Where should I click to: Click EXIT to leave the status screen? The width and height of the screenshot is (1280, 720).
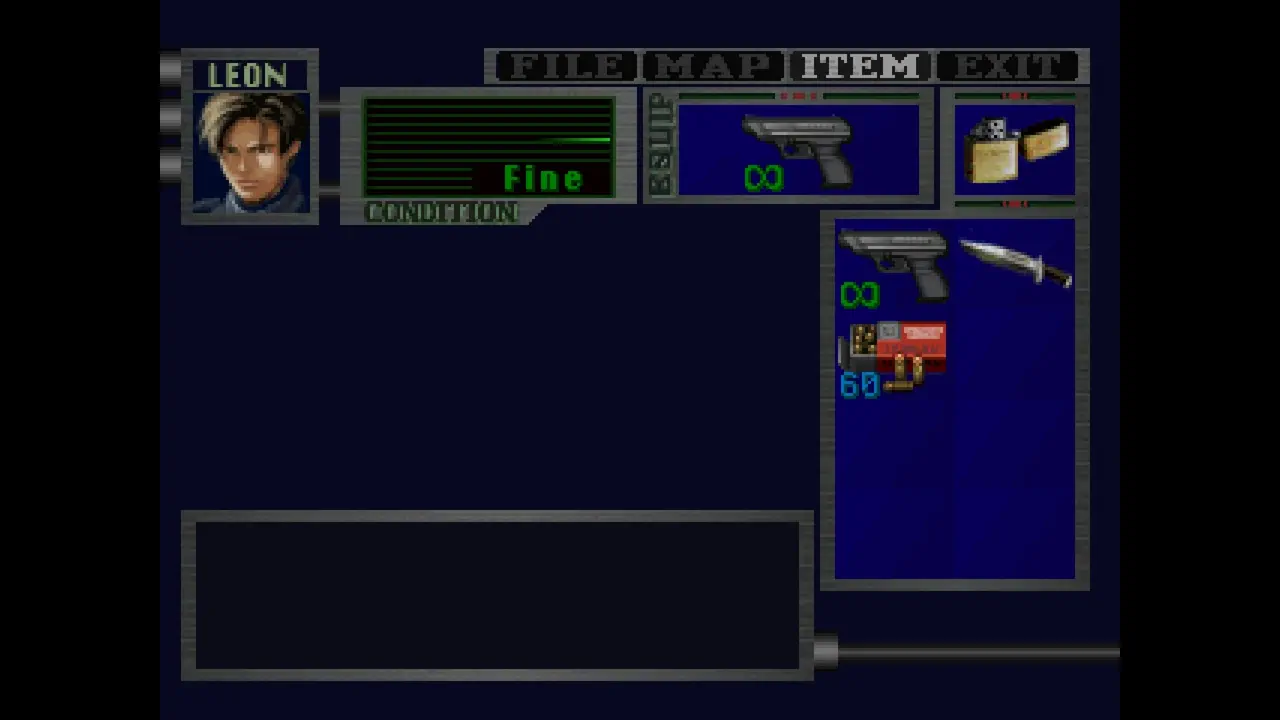click(1007, 66)
